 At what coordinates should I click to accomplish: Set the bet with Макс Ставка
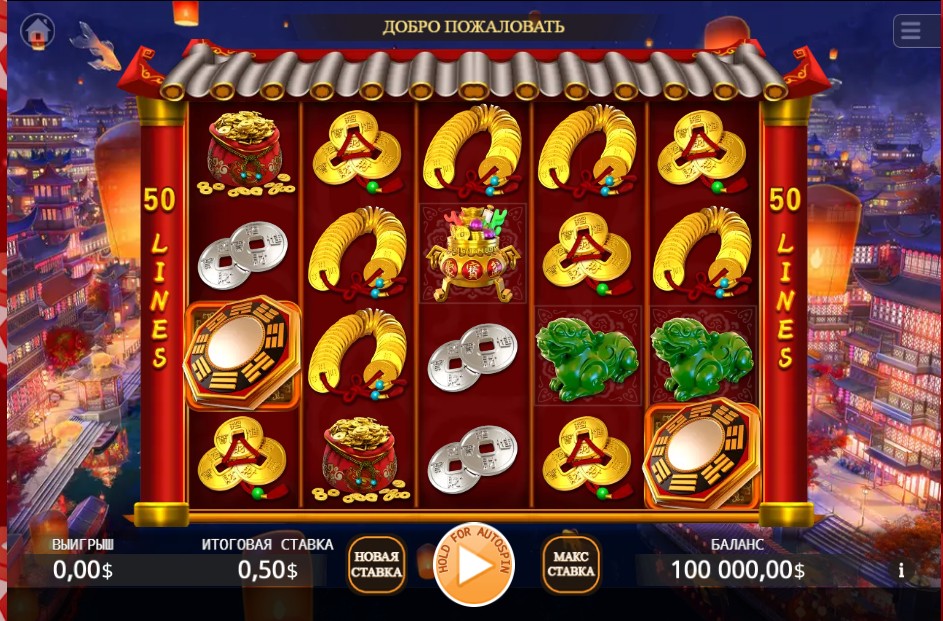571,565
